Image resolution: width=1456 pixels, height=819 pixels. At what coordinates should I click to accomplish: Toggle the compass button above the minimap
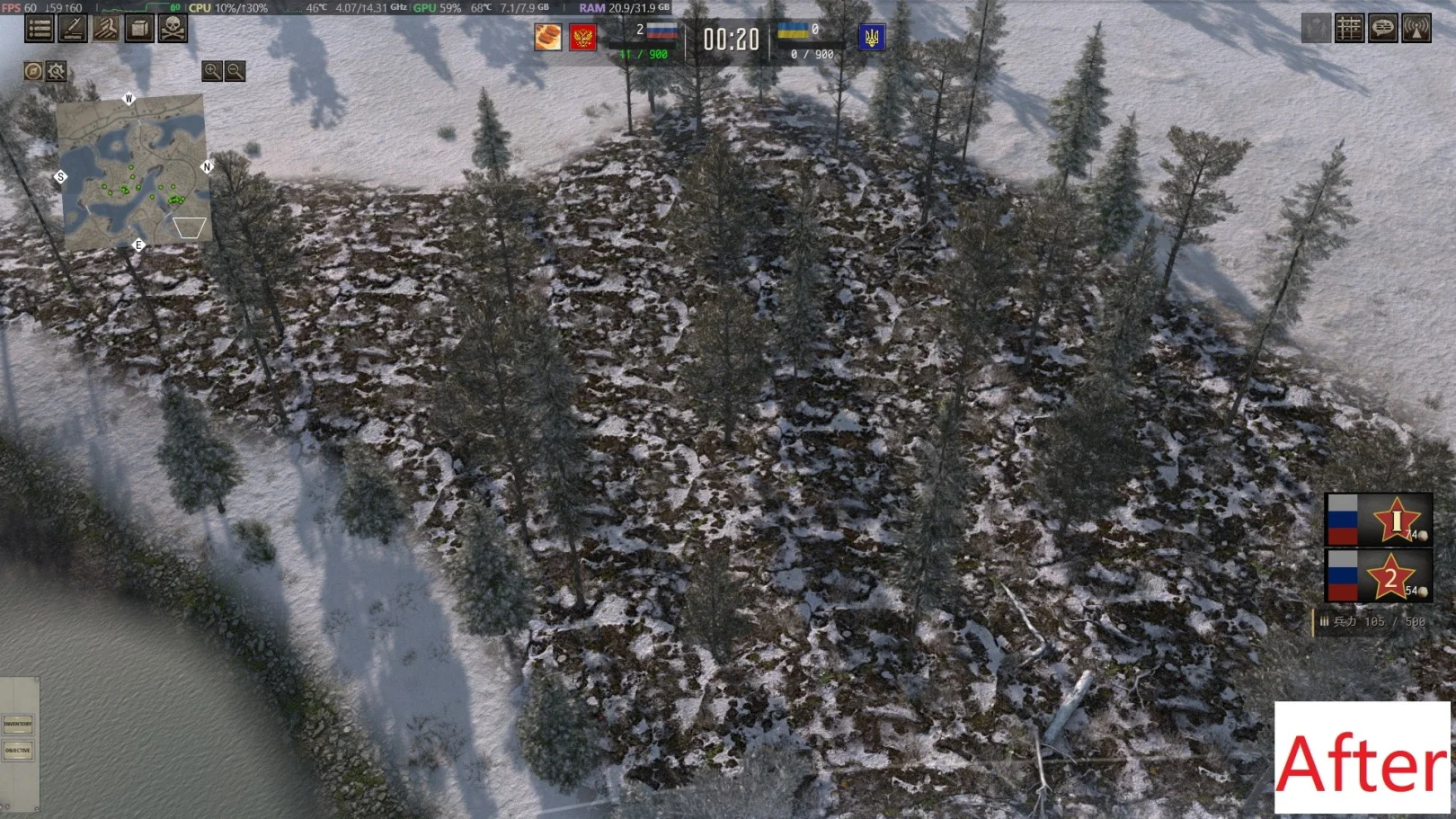[x=33, y=71]
